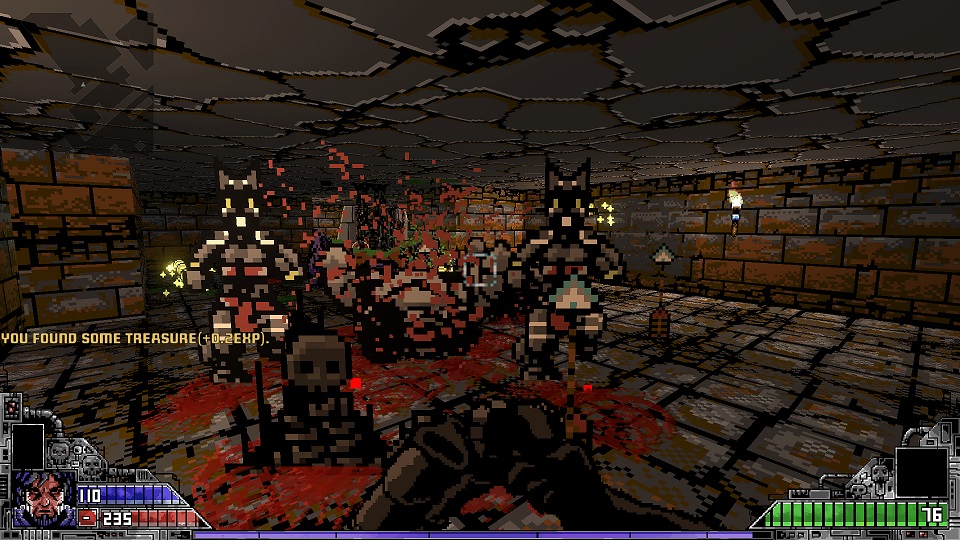Image resolution: width=960 pixels, height=540 pixels.
Task: Select the black display panel above the green bar
Action: coord(920,471)
